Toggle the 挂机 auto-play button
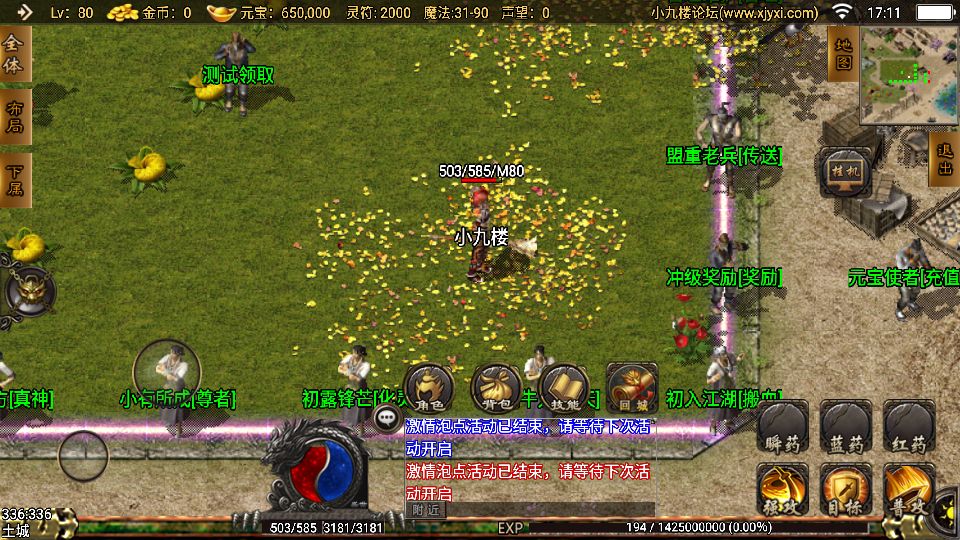 (x=846, y=173)
